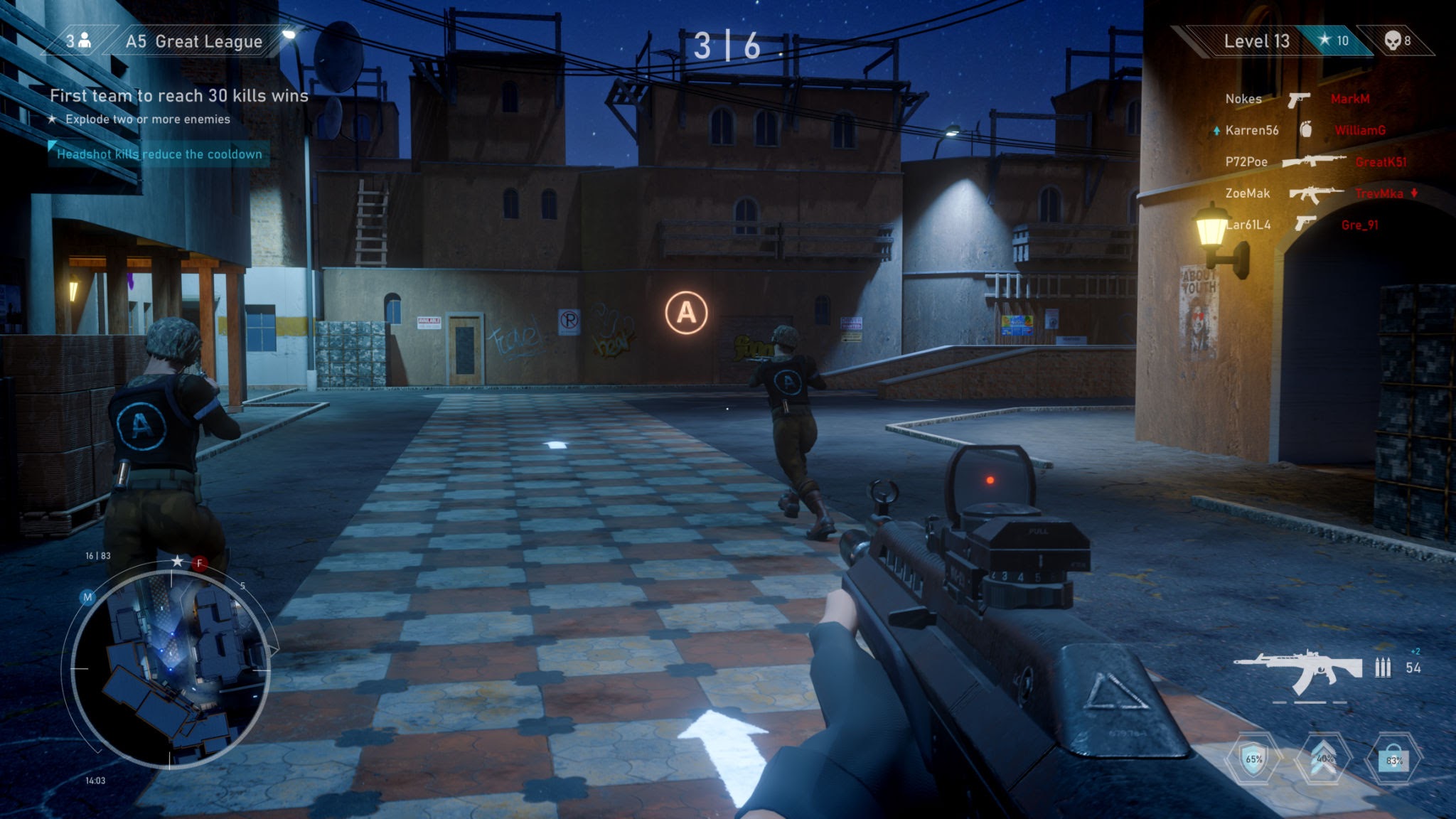This screenshot has height=819, width=1456.
Task: Click the white star marker above minimap
Action: [x=177, y=562]
